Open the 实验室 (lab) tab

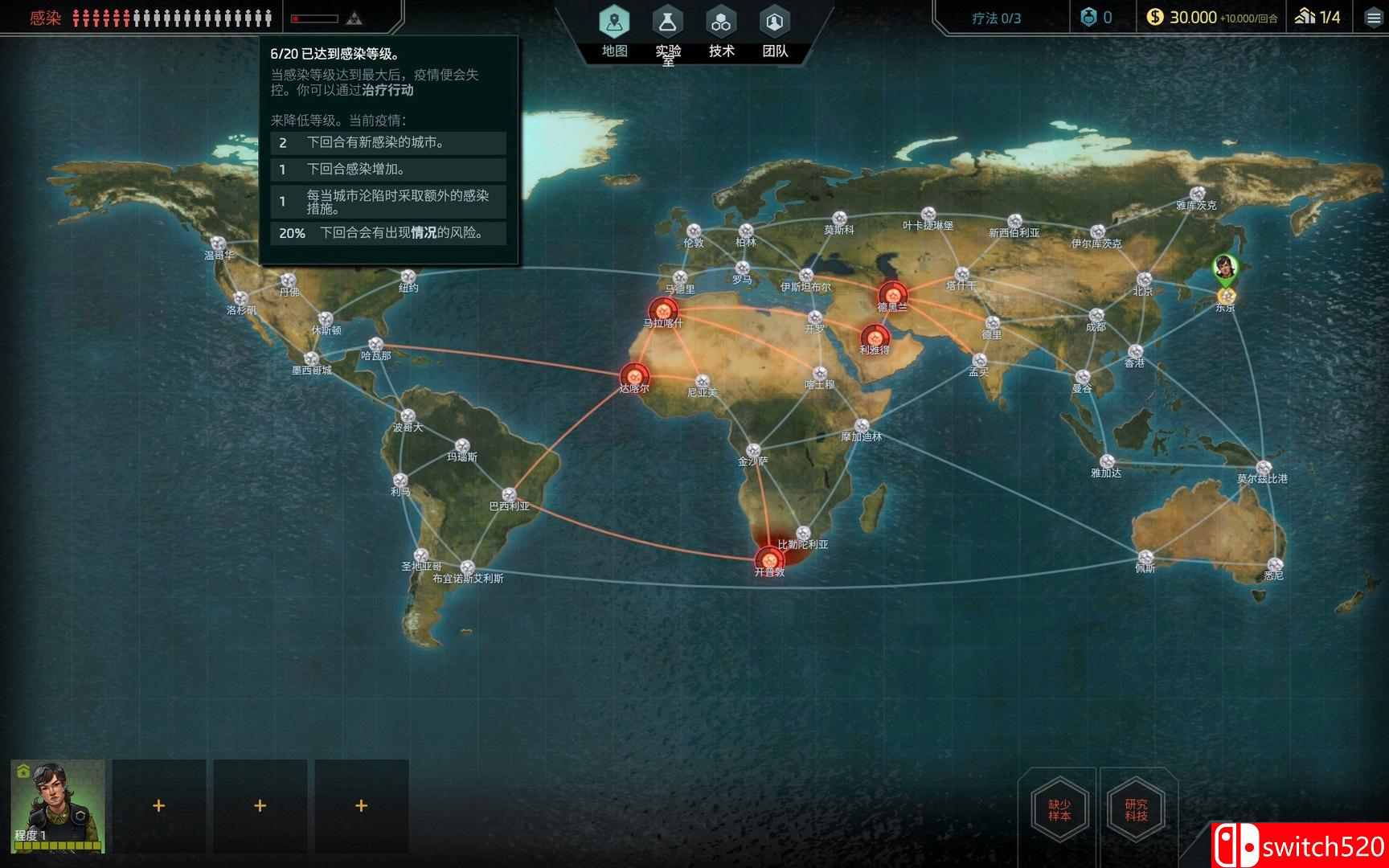tap(668, 23)
